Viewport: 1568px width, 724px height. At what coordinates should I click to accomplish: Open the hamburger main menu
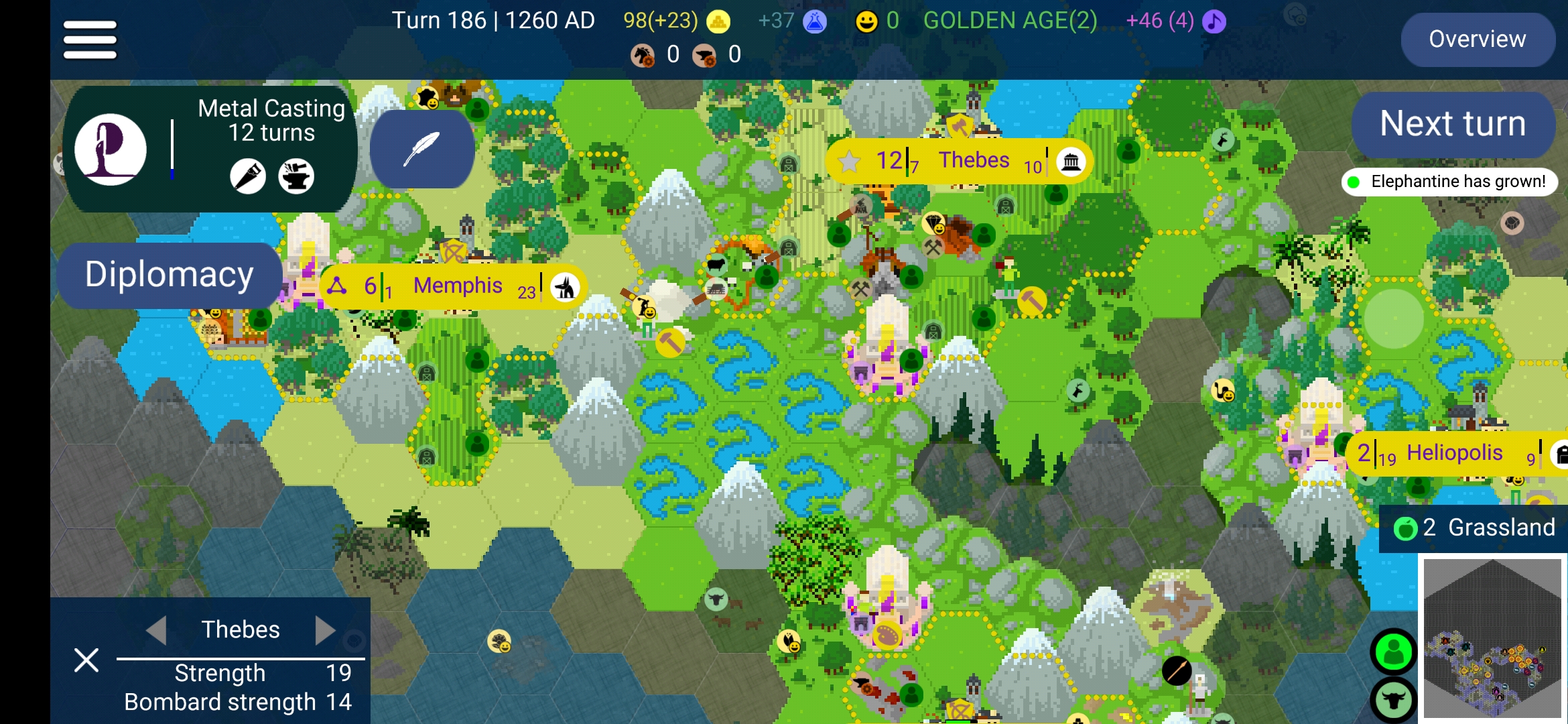coord(90,40)
